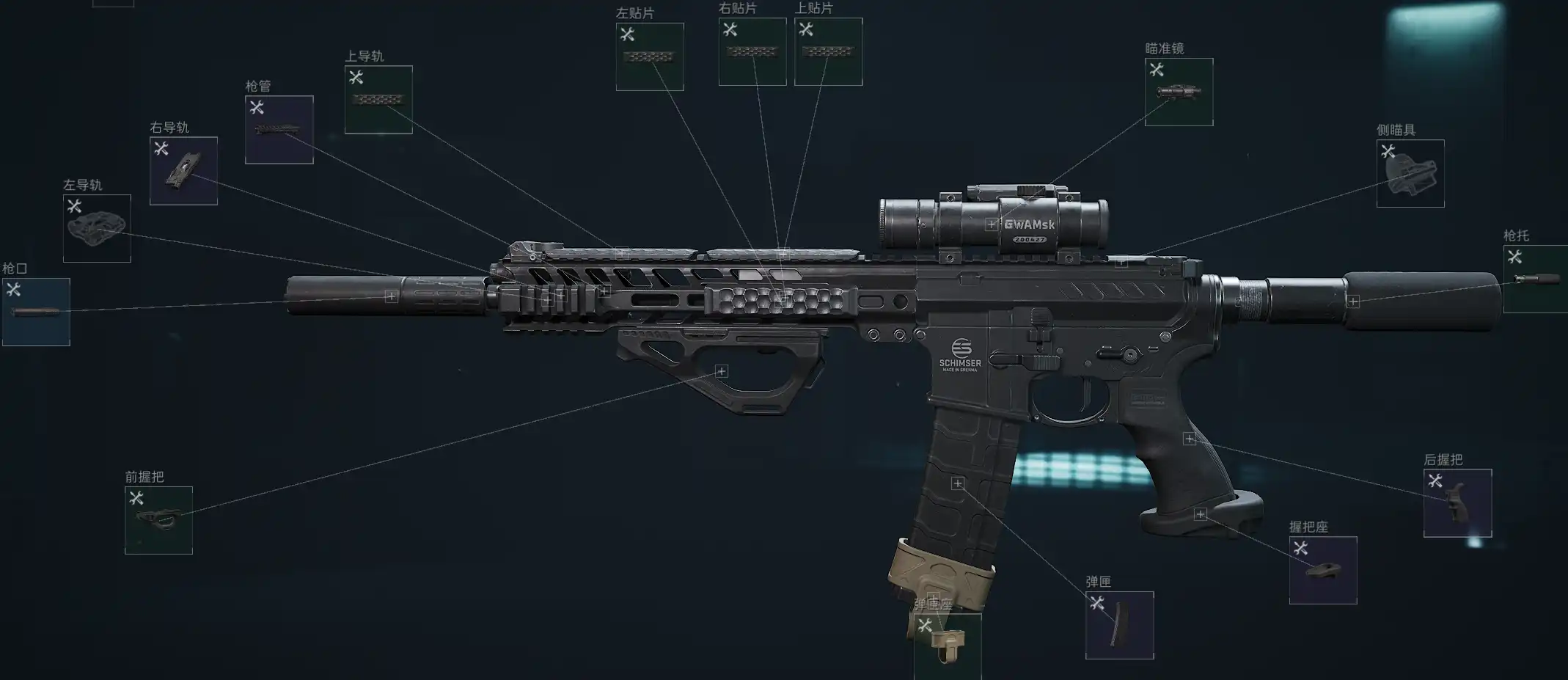Open the 握把座 grip base slot
Viewport: 1568px width, 680px height.
click(1323, 571)
